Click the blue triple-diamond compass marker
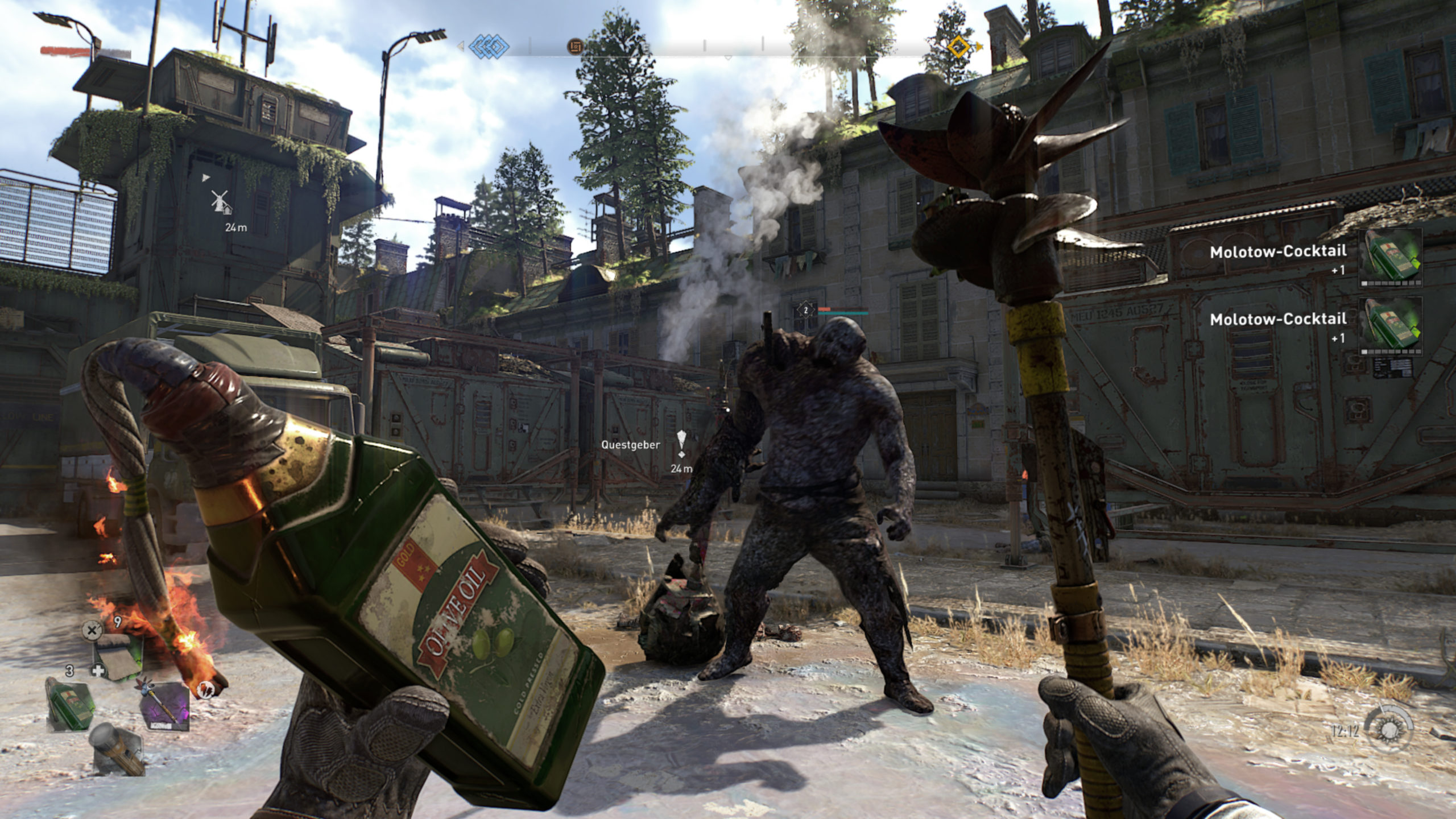Viewport: 1456px width, 819px height. tap(489, 45)
